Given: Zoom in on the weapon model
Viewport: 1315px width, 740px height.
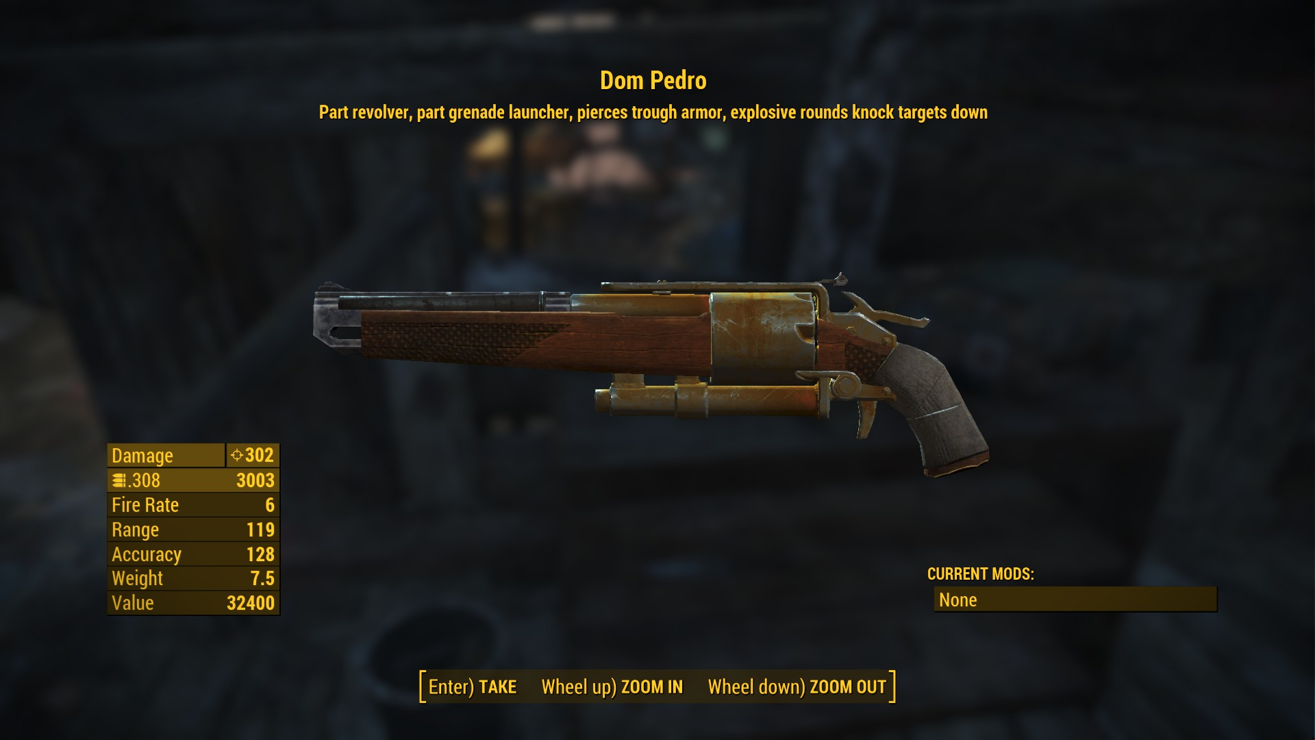Looking at the screenshot, I should (612, 687).
